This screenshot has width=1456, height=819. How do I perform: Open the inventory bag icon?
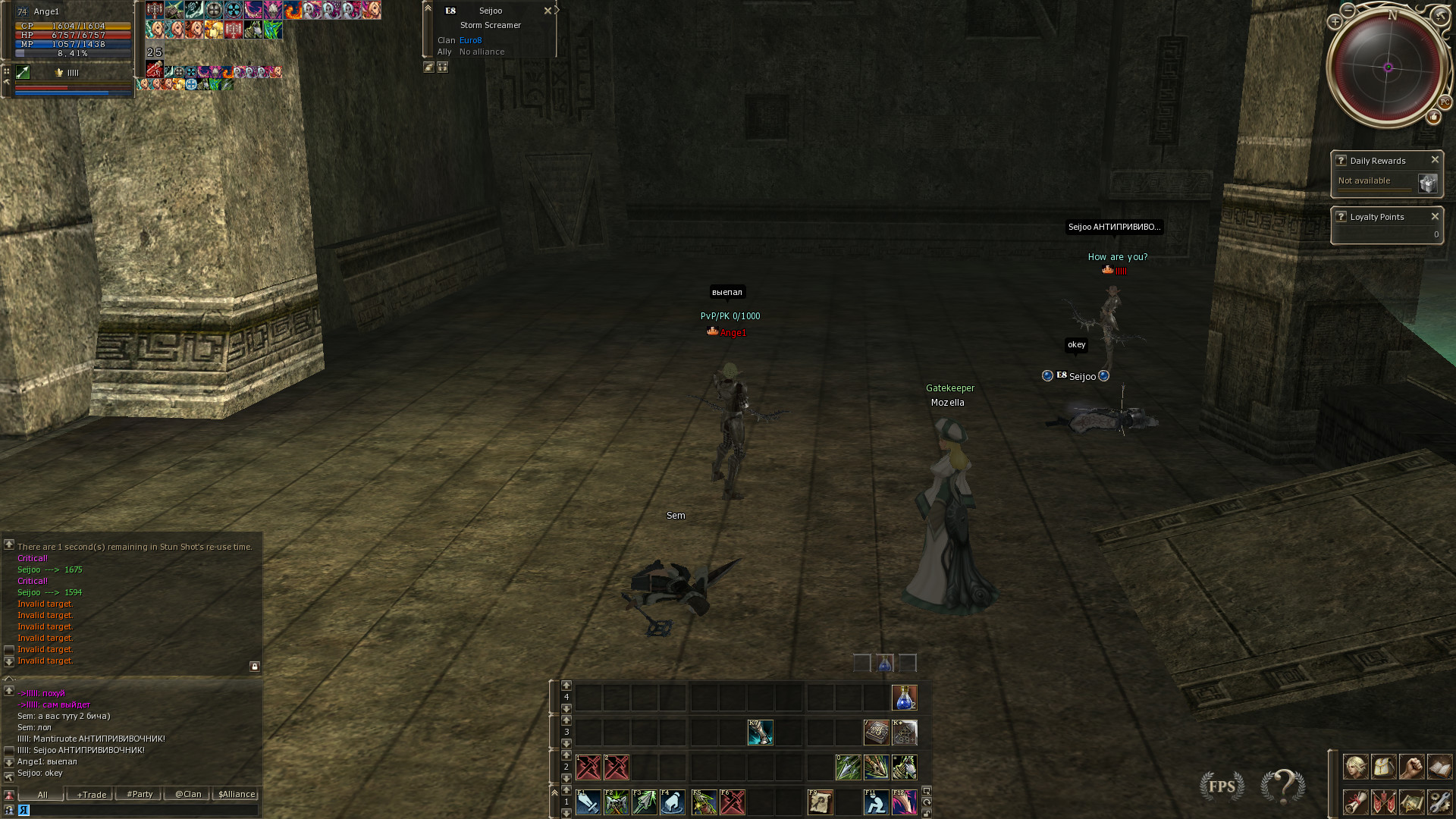point(1383,767)
